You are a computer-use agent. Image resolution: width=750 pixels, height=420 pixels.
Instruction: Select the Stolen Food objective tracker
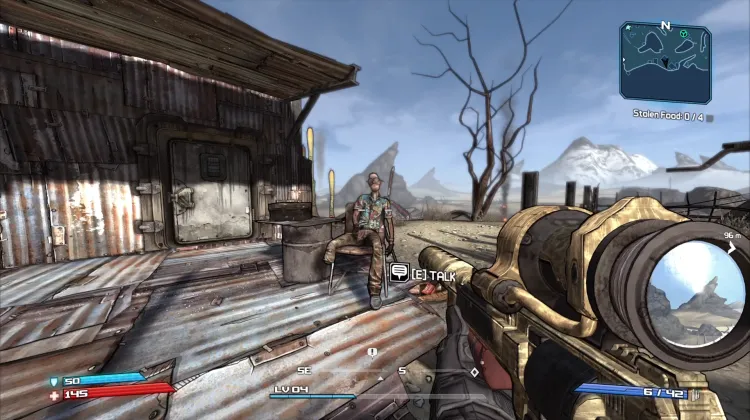pos(669,114)
